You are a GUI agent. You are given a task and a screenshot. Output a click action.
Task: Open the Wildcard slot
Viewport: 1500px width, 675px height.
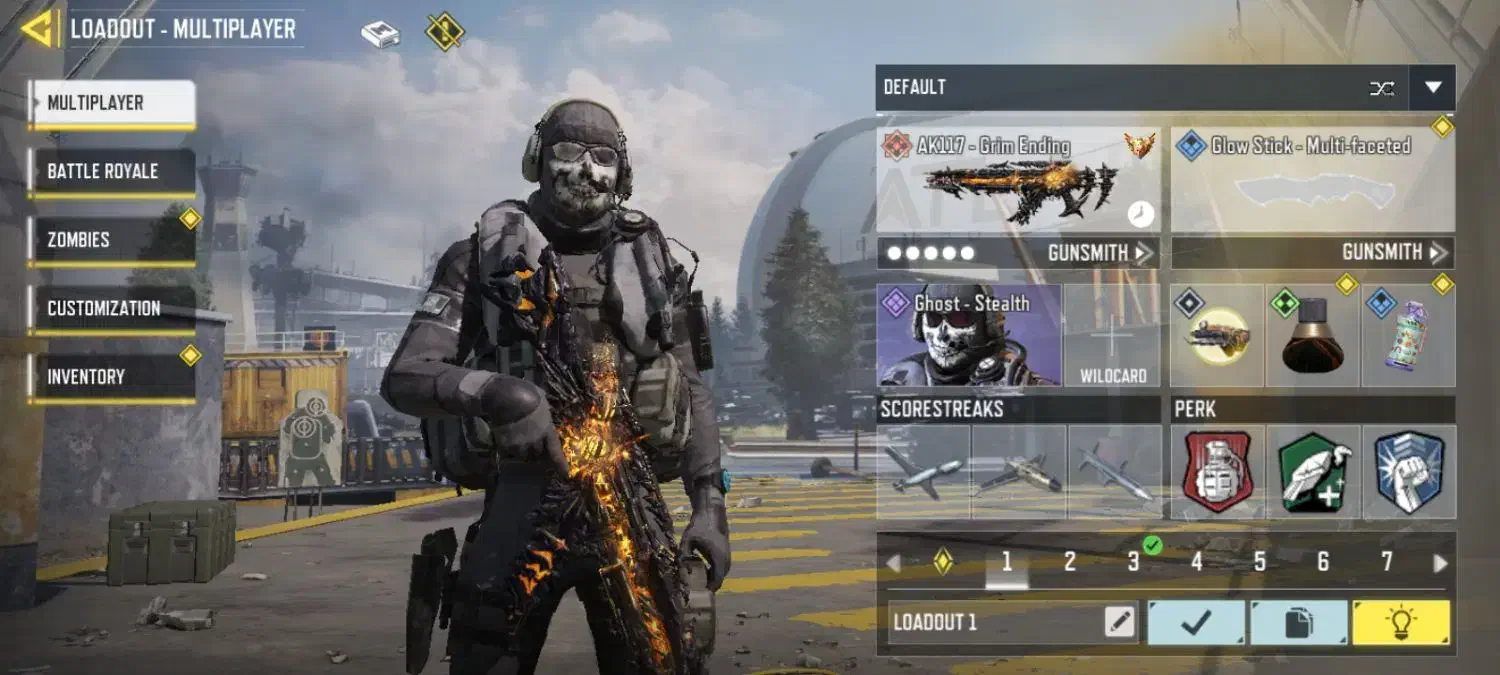click(1112, 336)
